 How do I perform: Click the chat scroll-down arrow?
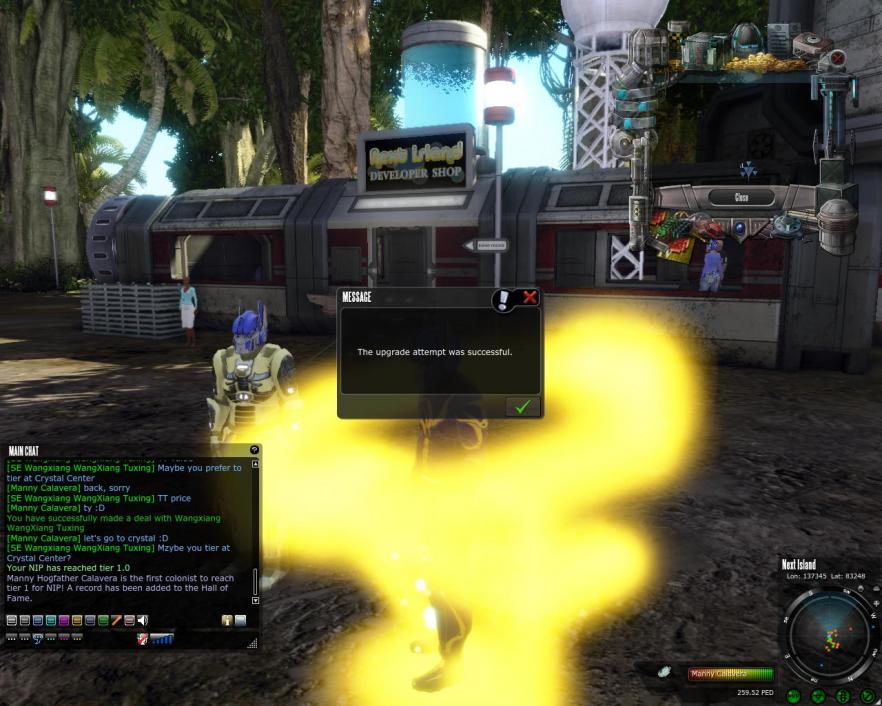pos(255,600)
